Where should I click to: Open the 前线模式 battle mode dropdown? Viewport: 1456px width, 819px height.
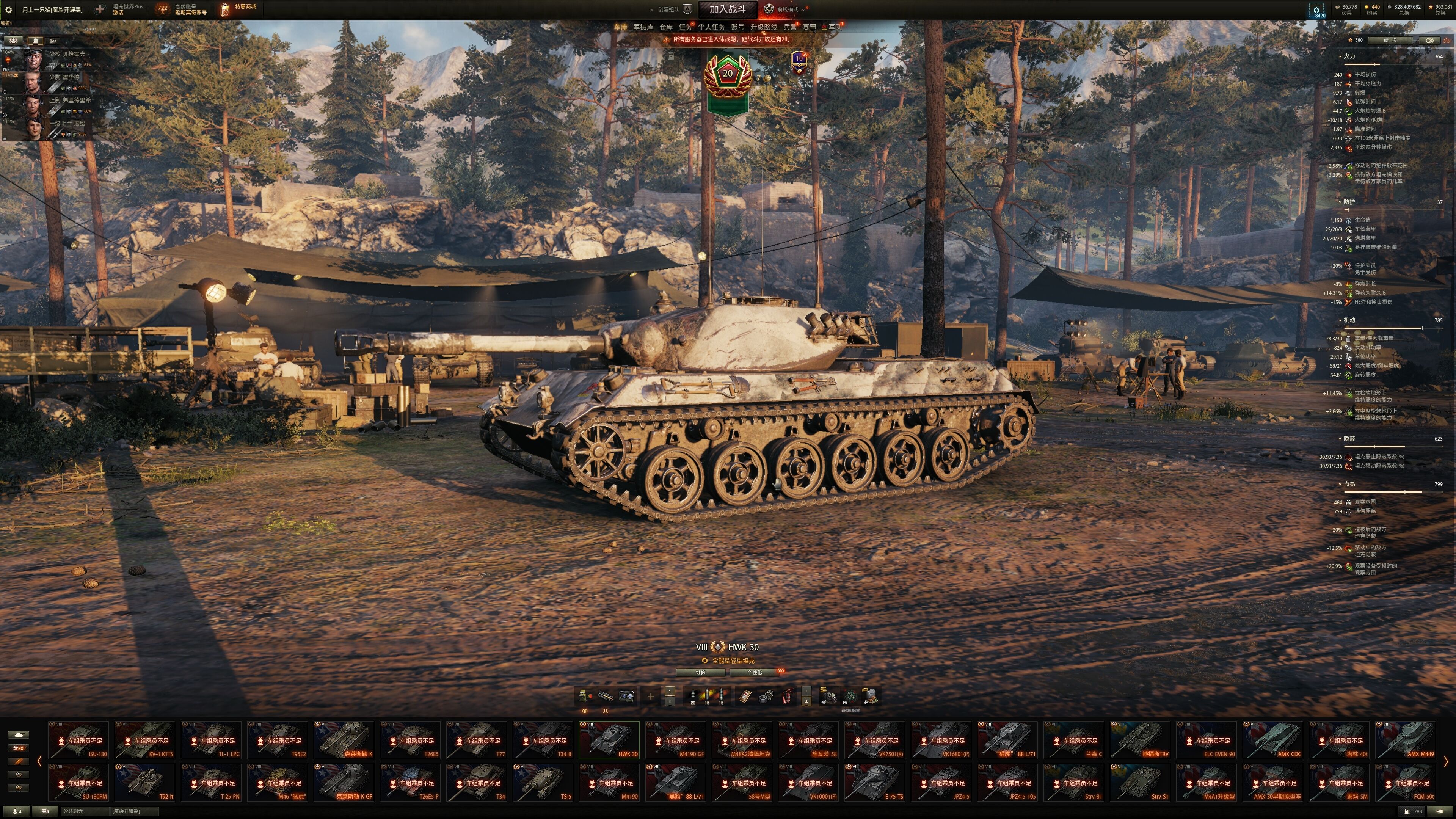(x=787, y=9)
